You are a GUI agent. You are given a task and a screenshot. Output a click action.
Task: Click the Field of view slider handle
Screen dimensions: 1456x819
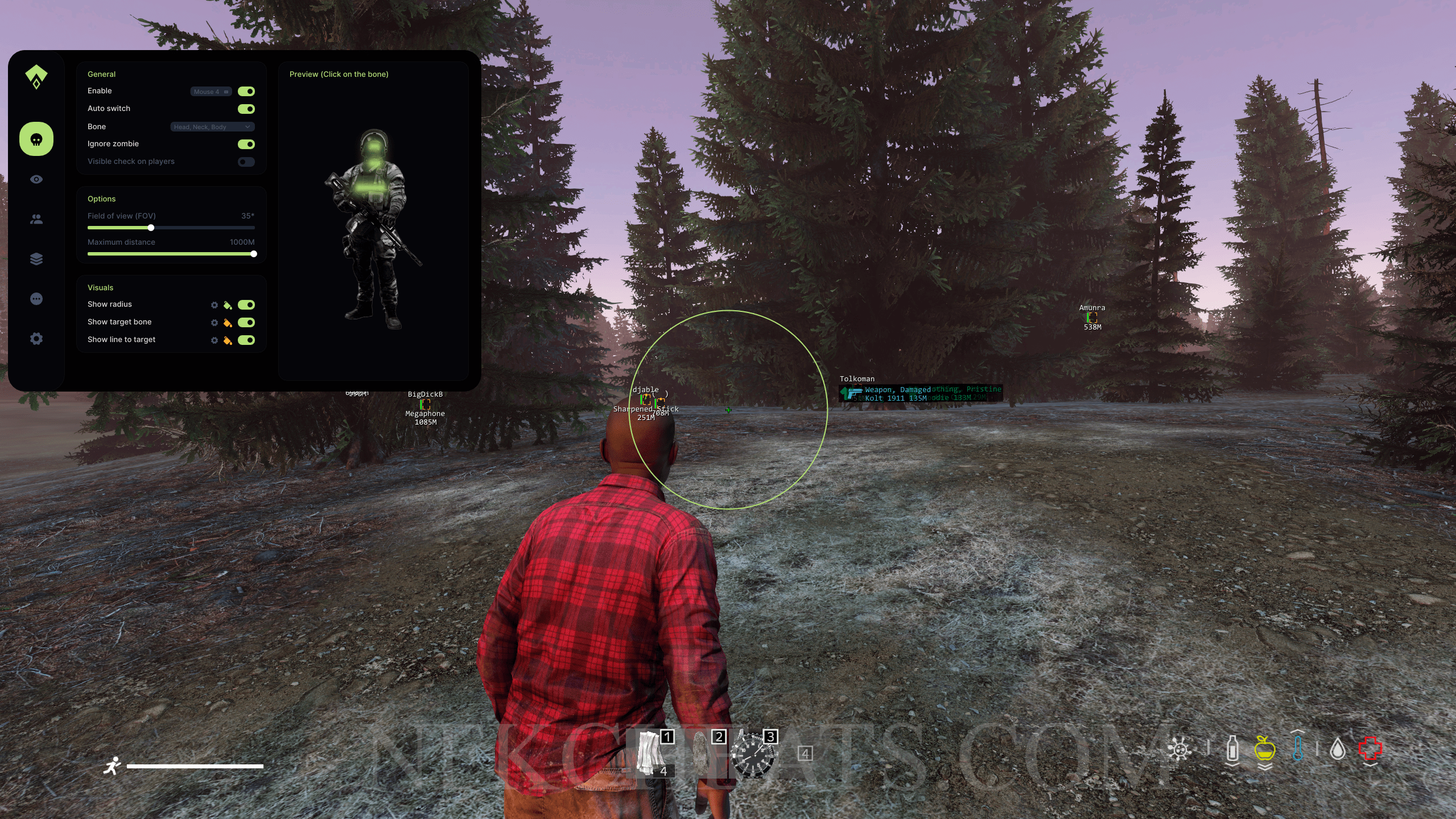[151, 228]
